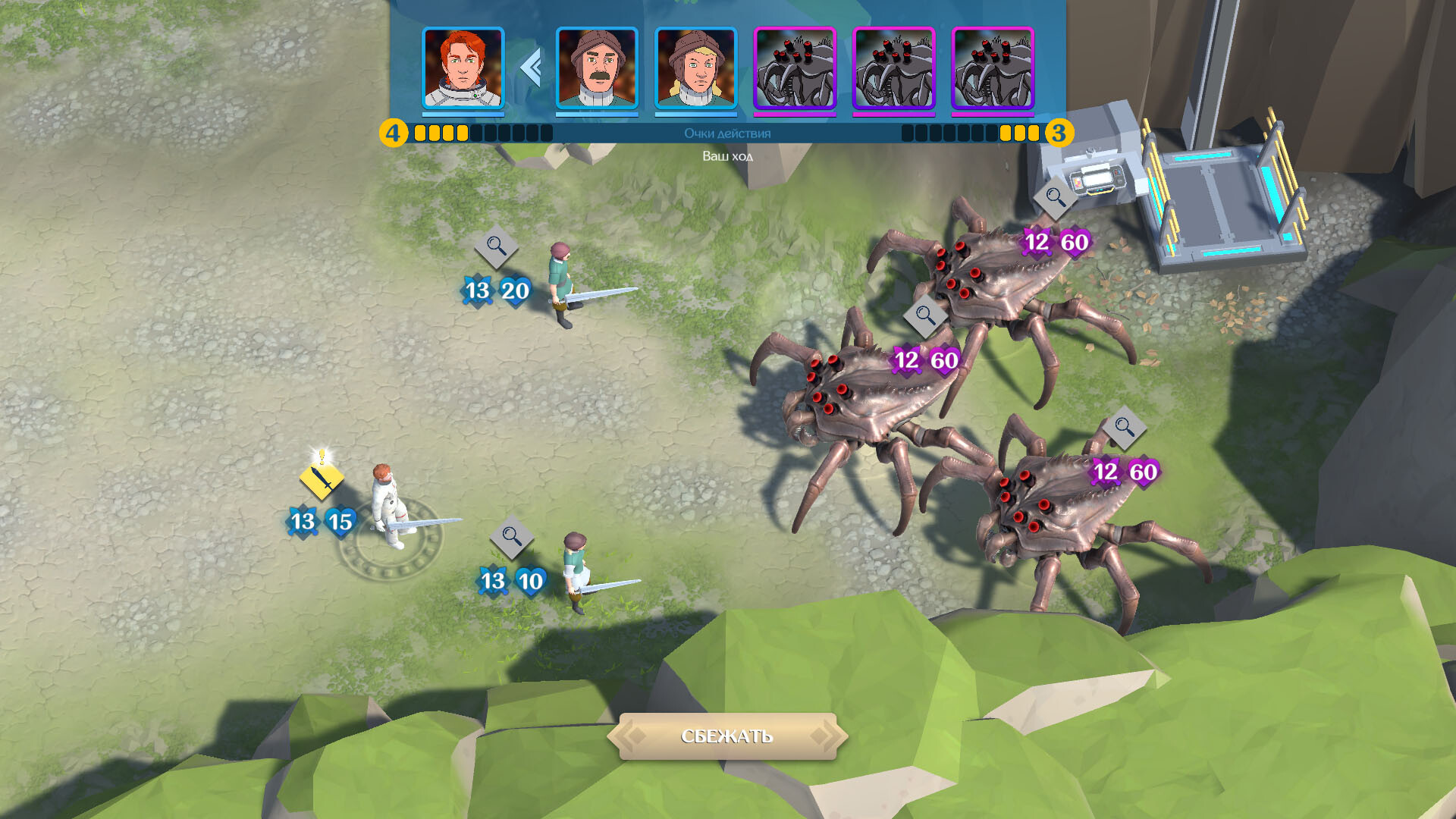Choose the mustached man's turn portrait
The height and width of the screenshot is (819, 1456).
[597, 69]
